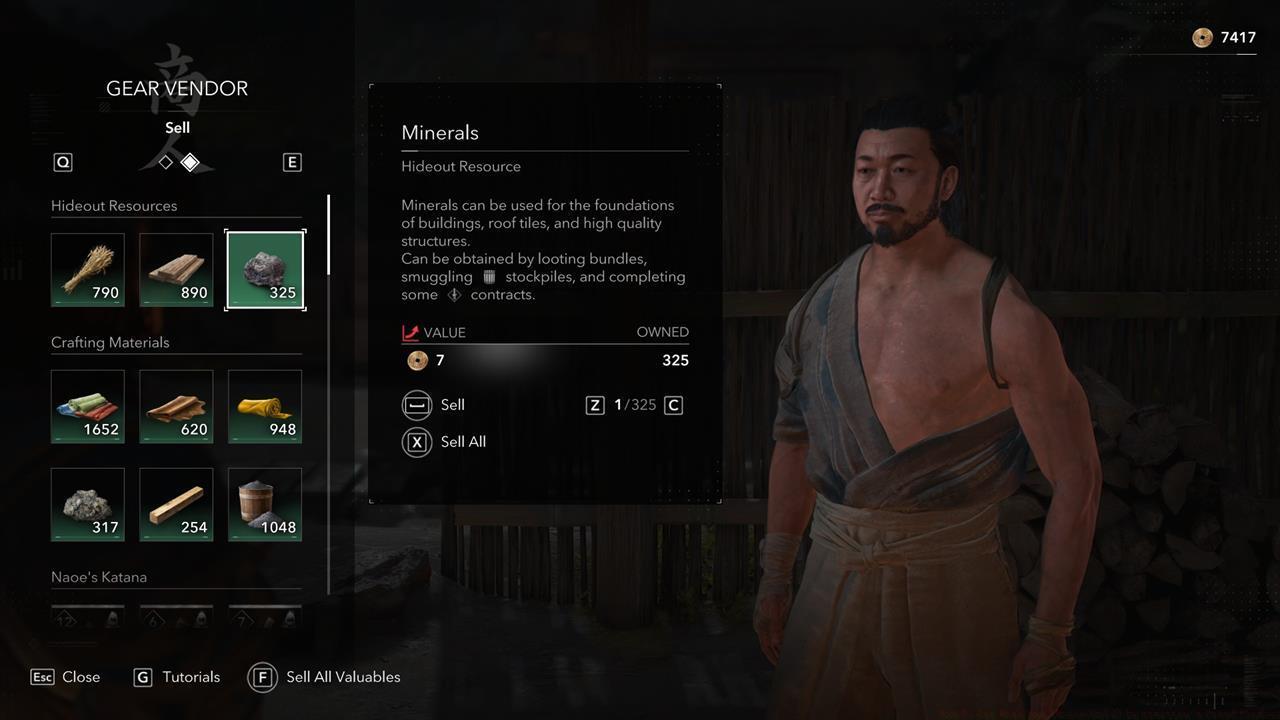Open the Tutorials panel
1280x720 pixels.
click(x=176, y=677)
